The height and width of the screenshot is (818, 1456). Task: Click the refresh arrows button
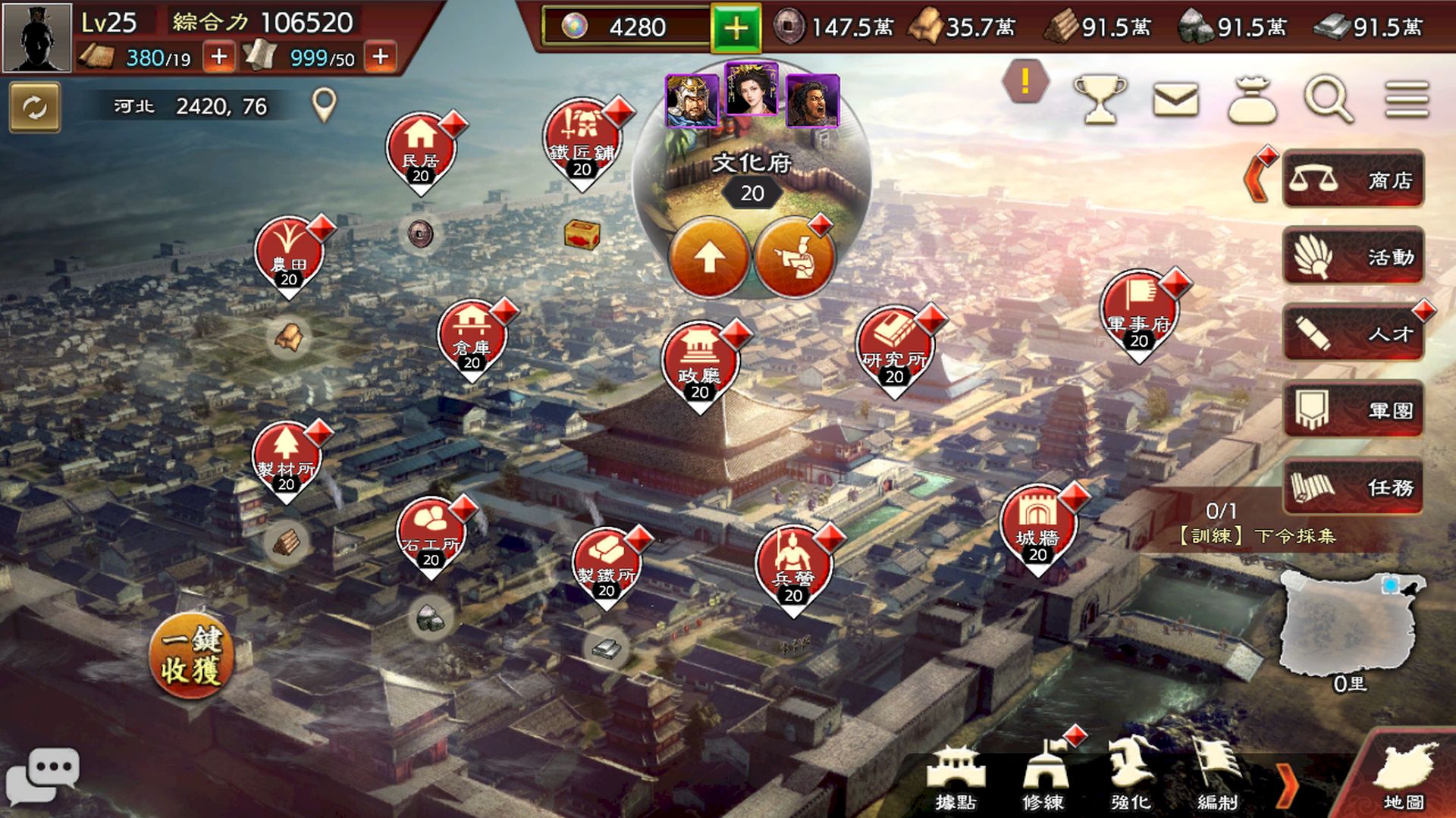pyautogui.click(x=35, y=108)
